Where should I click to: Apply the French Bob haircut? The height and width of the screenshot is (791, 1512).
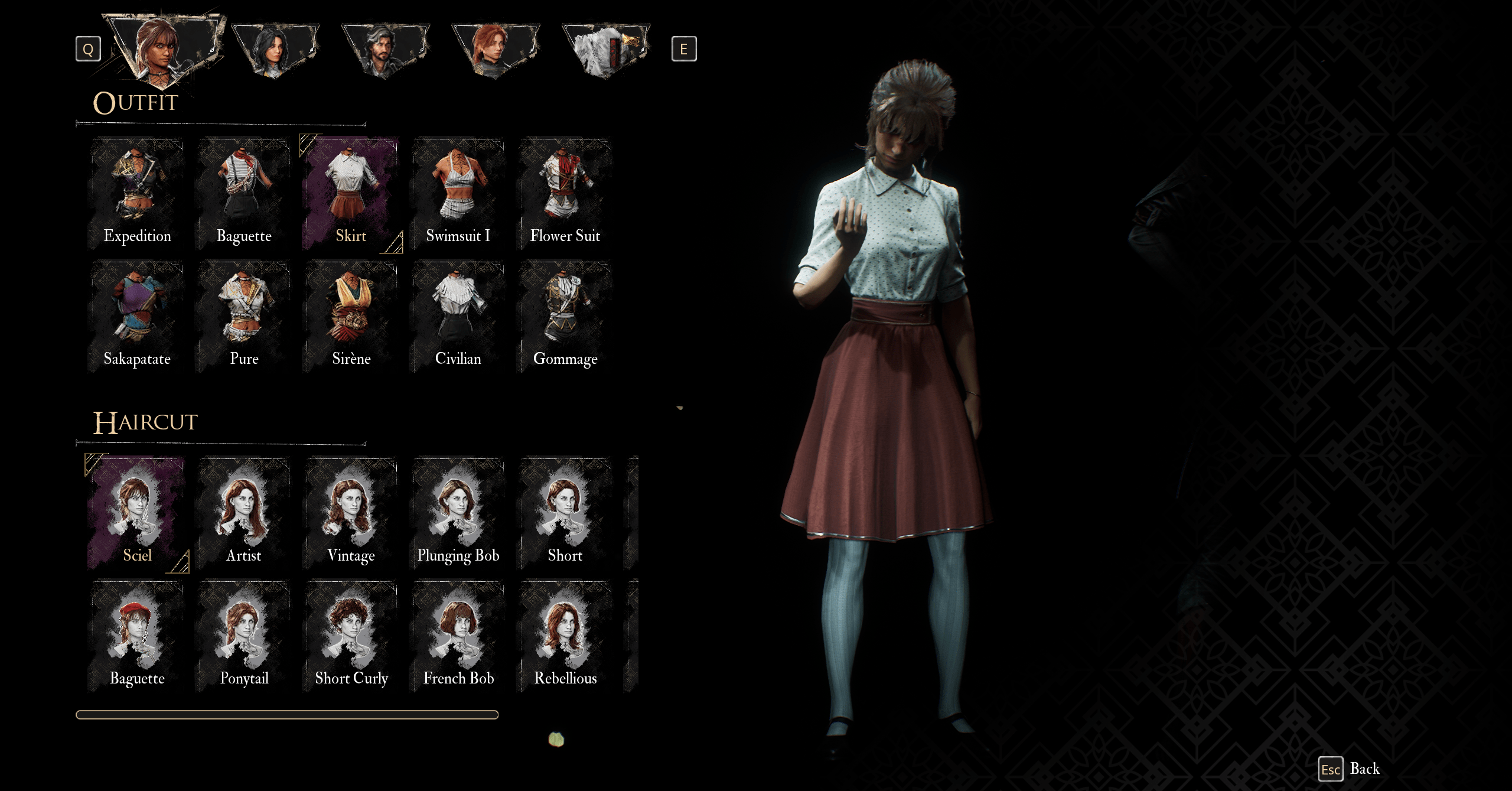pos(458,636)
